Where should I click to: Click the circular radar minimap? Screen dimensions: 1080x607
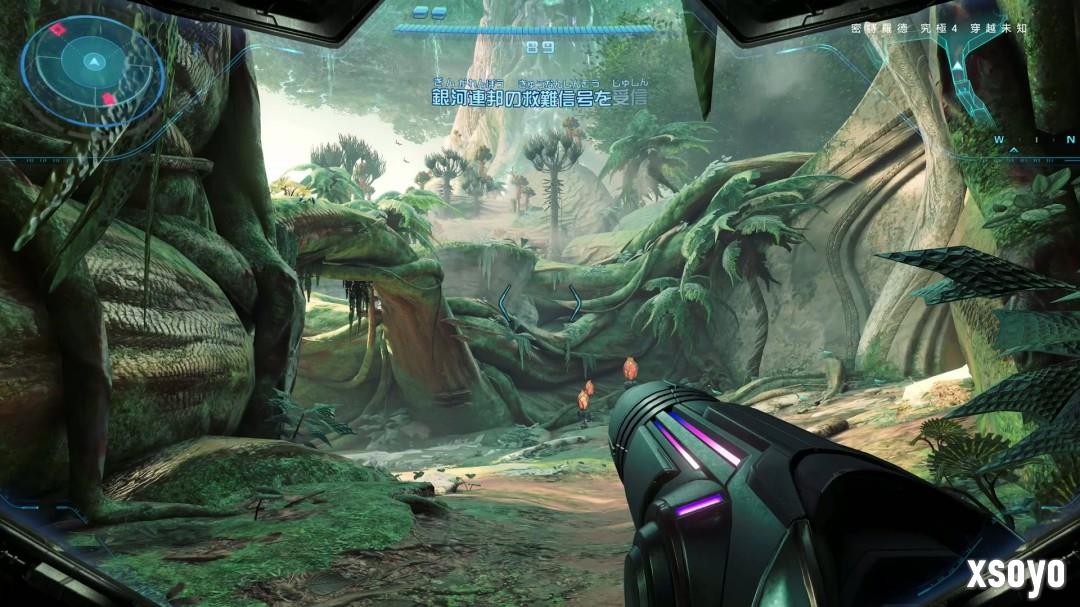[x=92, y=68]
